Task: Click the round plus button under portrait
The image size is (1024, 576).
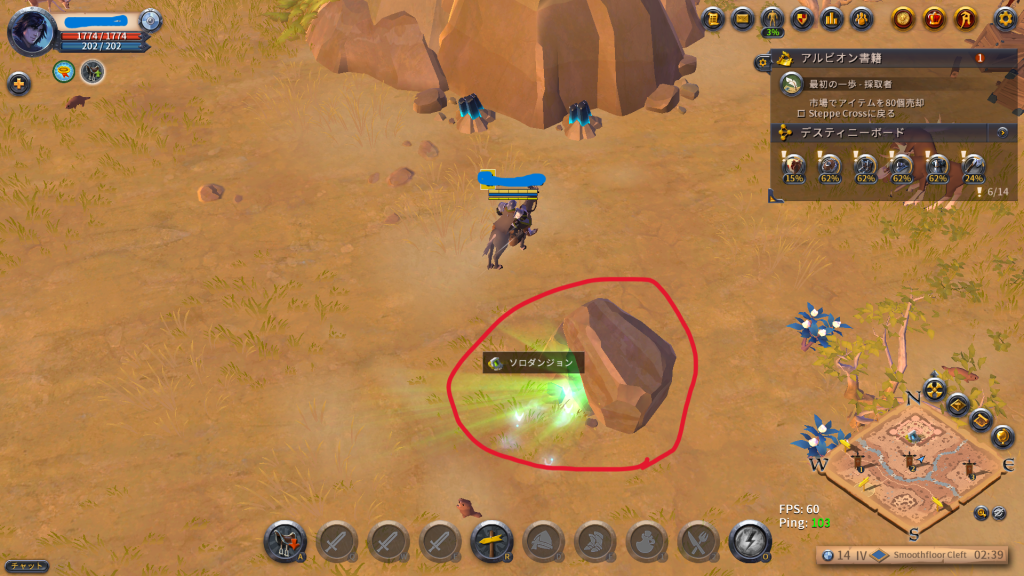Action: 19,84
